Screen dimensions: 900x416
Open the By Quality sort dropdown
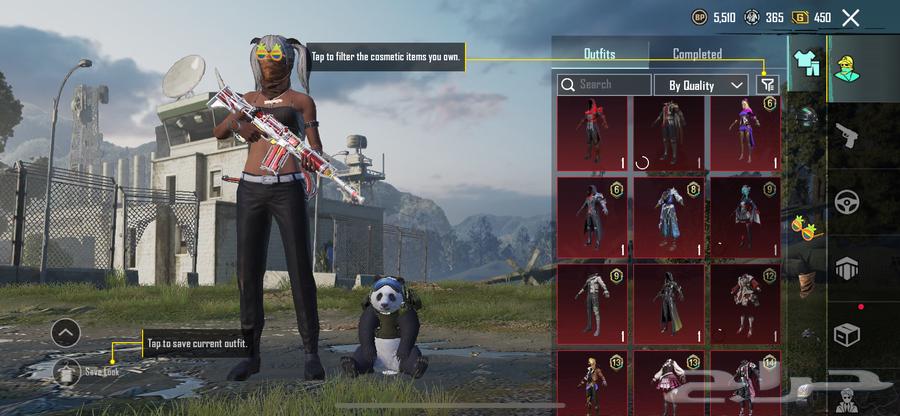pyautogui.click(x=701, y=85)
